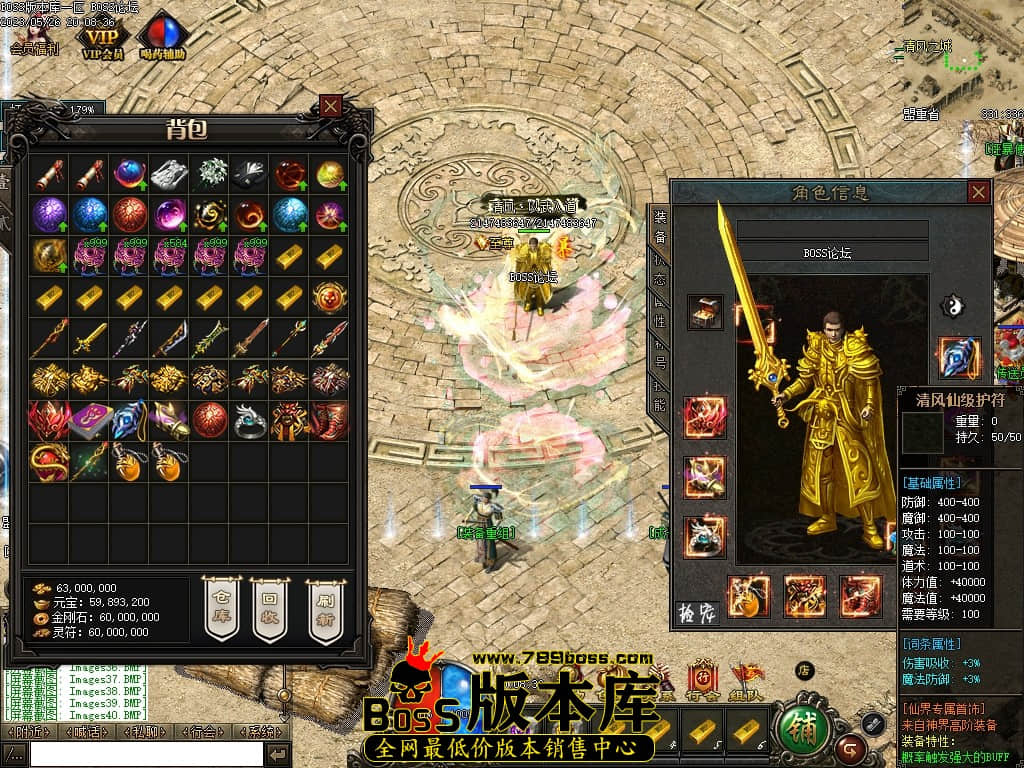This screenshot has width=1024, height=768.
Task: Switch chat to the 附近 nearby channel
Action: 26,732
